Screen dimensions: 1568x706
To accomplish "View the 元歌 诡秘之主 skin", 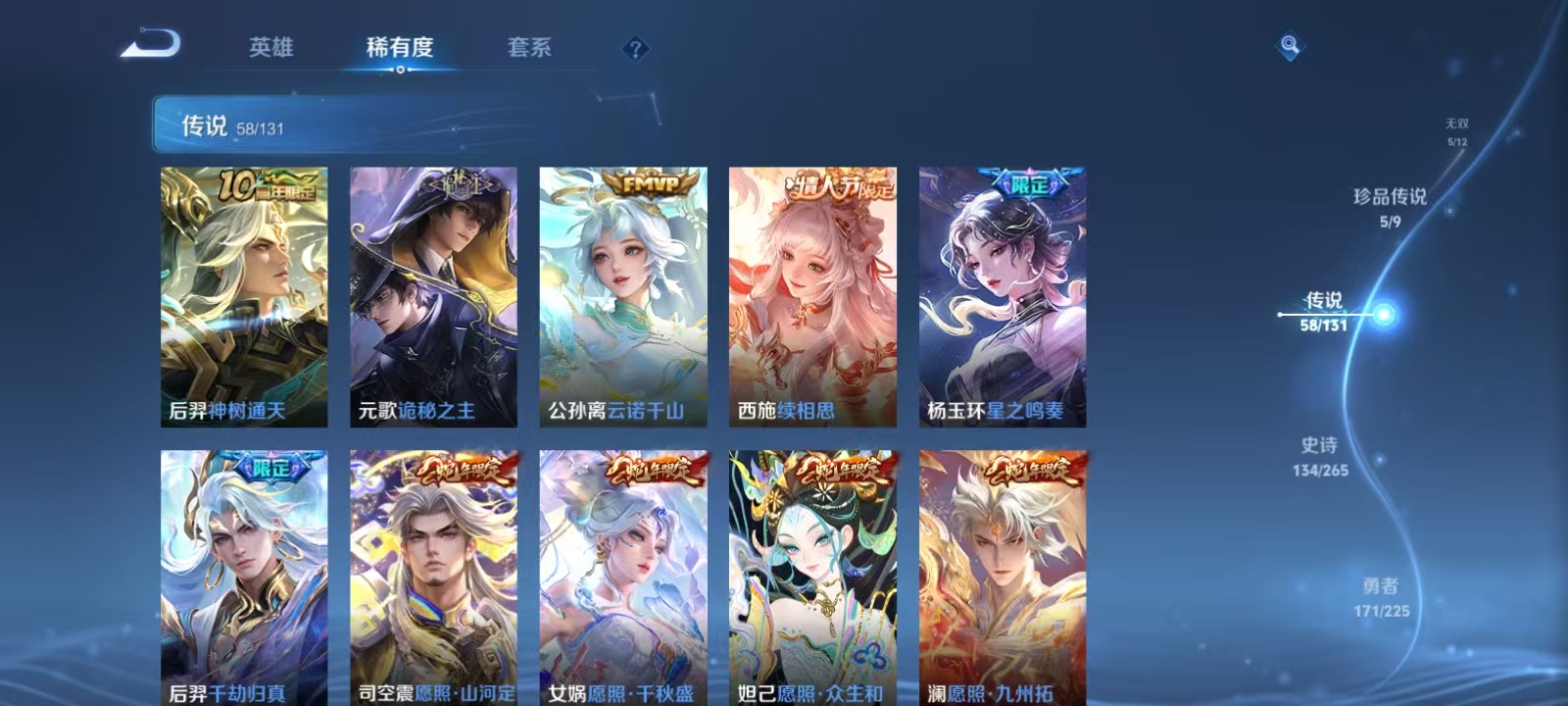I will [x=432, y=294].
